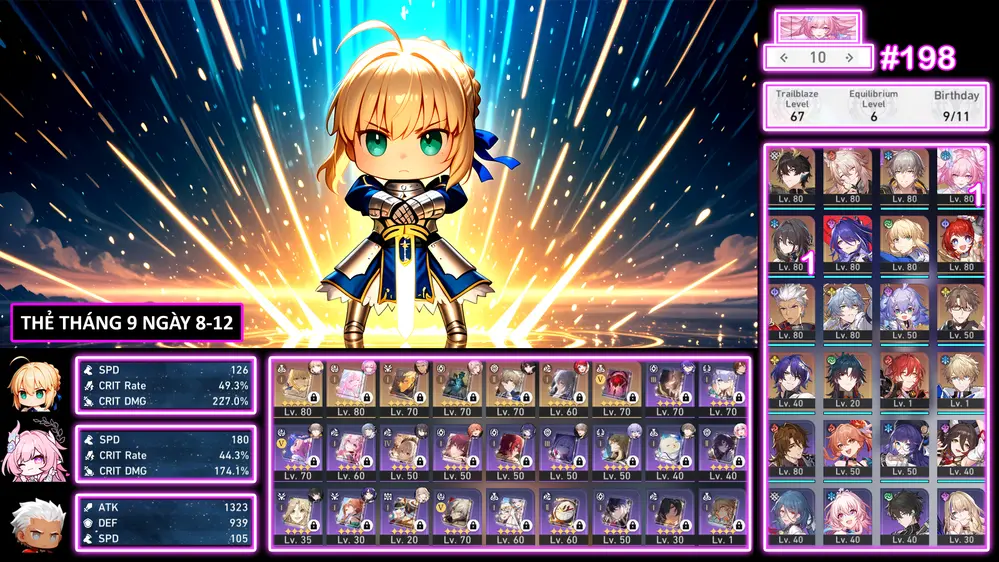The height and width of the screenshot is (562, 999).
Task: Click the right arrow beside number 10
Action: coord(850,58)
